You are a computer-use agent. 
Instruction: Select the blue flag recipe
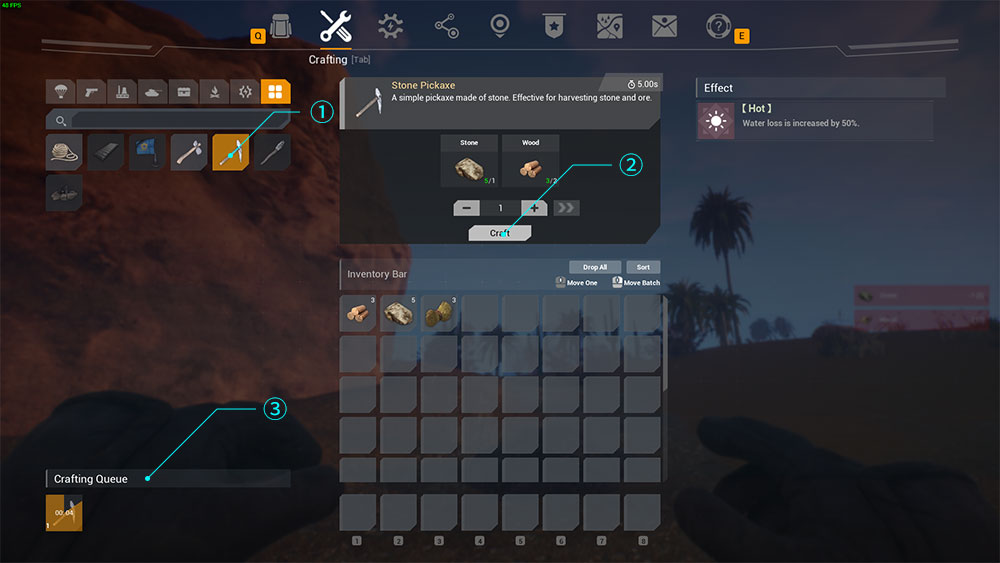[147, 152]
